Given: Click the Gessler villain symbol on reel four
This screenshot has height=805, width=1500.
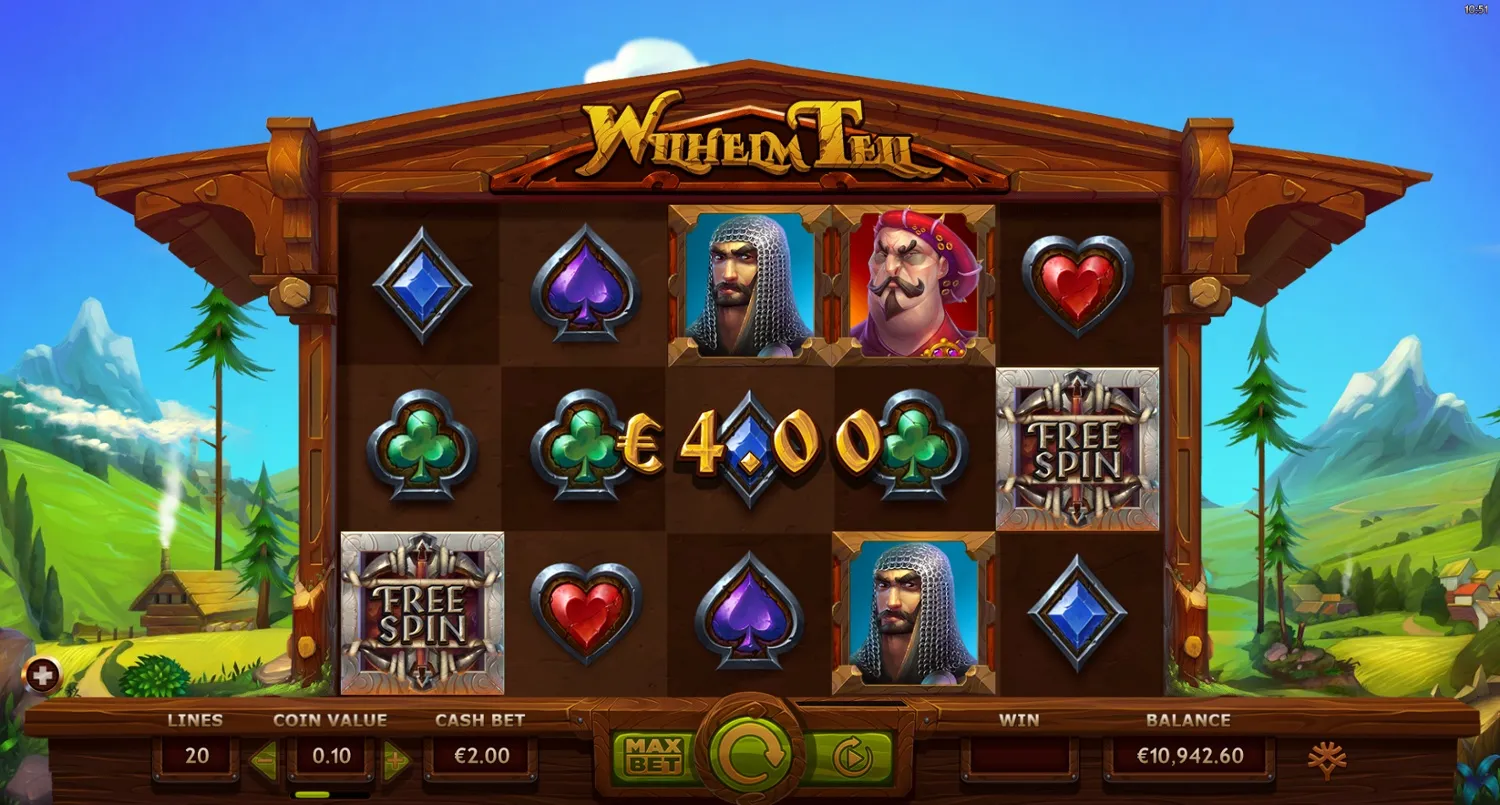Looking at the screenshot, I should pos(908,283).
